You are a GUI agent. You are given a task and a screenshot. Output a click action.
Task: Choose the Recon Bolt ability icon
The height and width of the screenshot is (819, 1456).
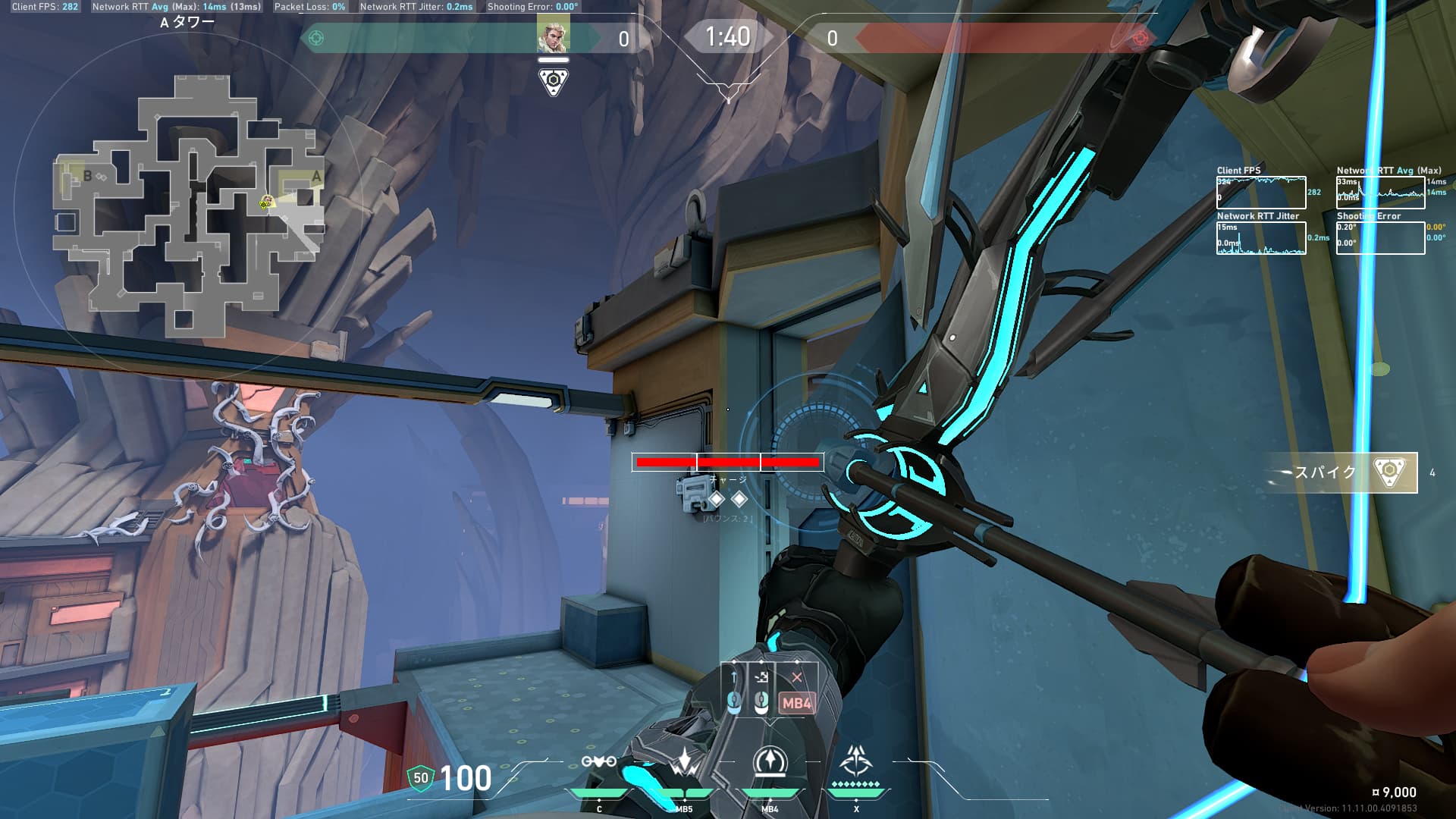[x=770, y=761]
